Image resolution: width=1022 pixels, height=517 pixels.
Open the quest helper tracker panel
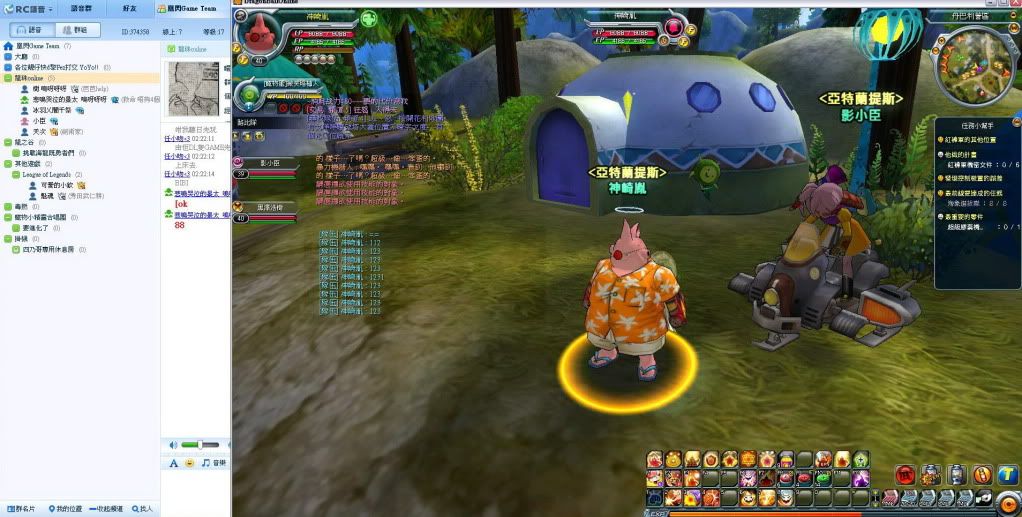[x=977, y=126]
